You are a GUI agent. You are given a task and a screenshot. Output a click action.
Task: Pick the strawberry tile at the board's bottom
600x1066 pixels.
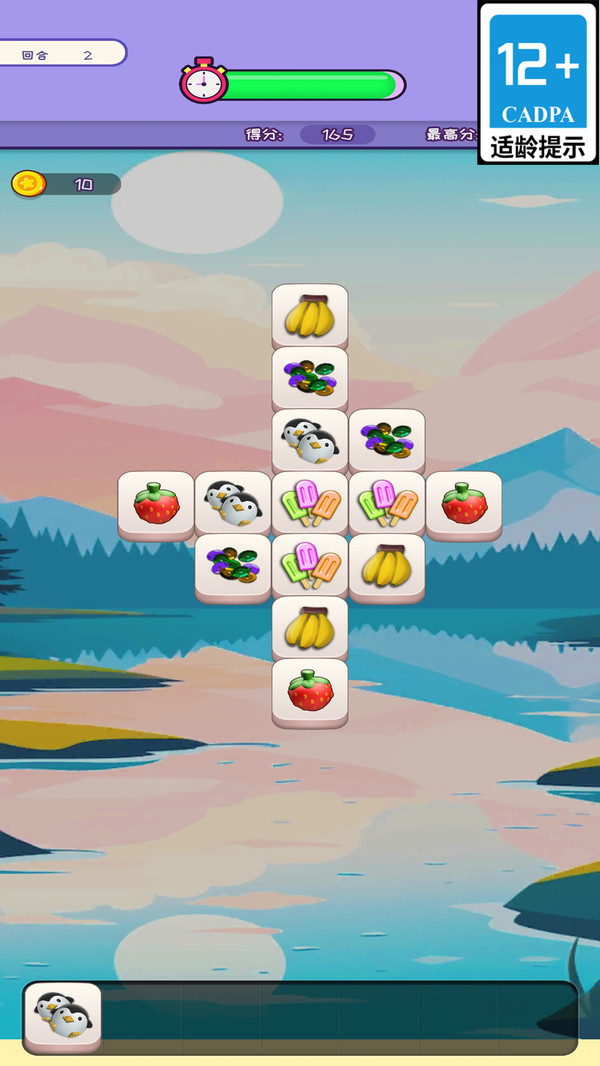[310, 691]
